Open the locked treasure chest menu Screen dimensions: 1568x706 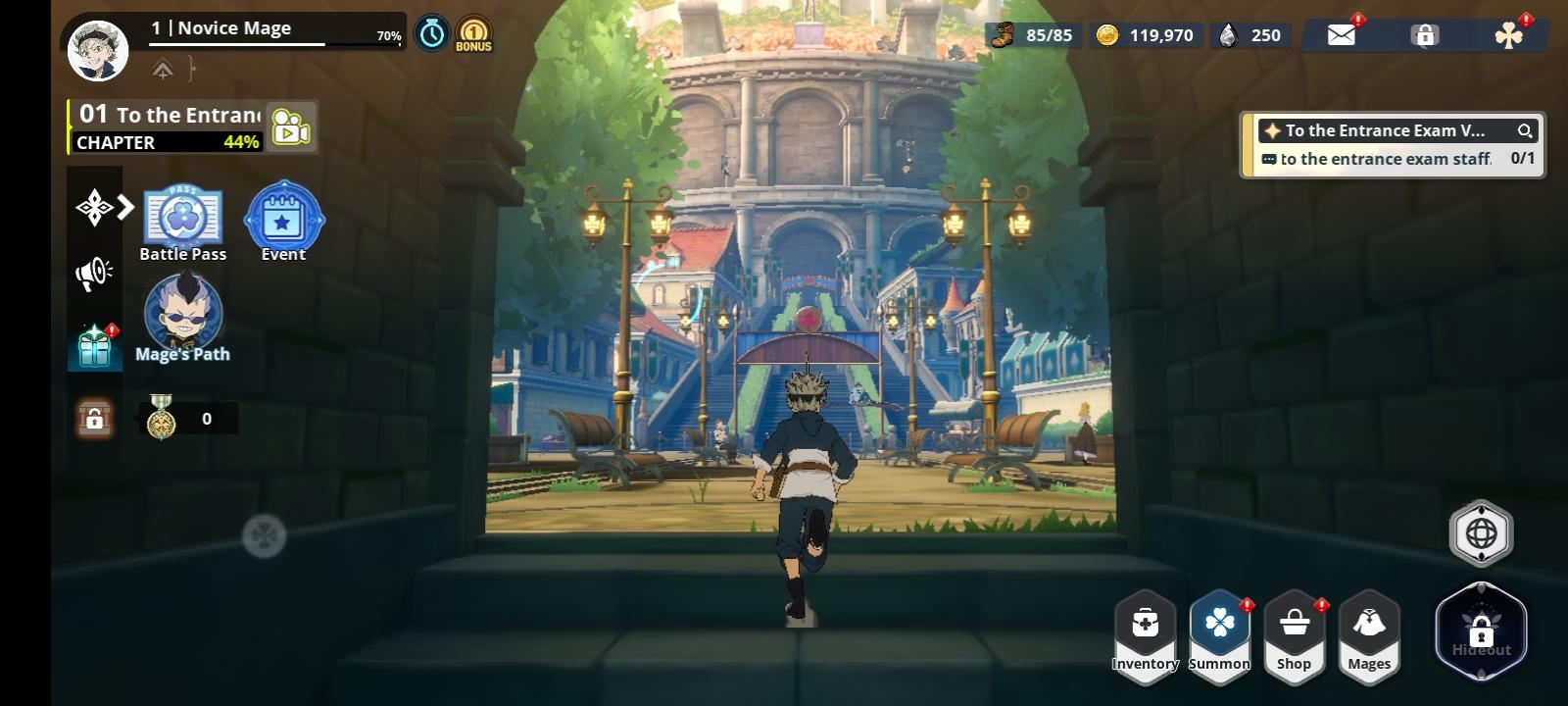[94, 417]
